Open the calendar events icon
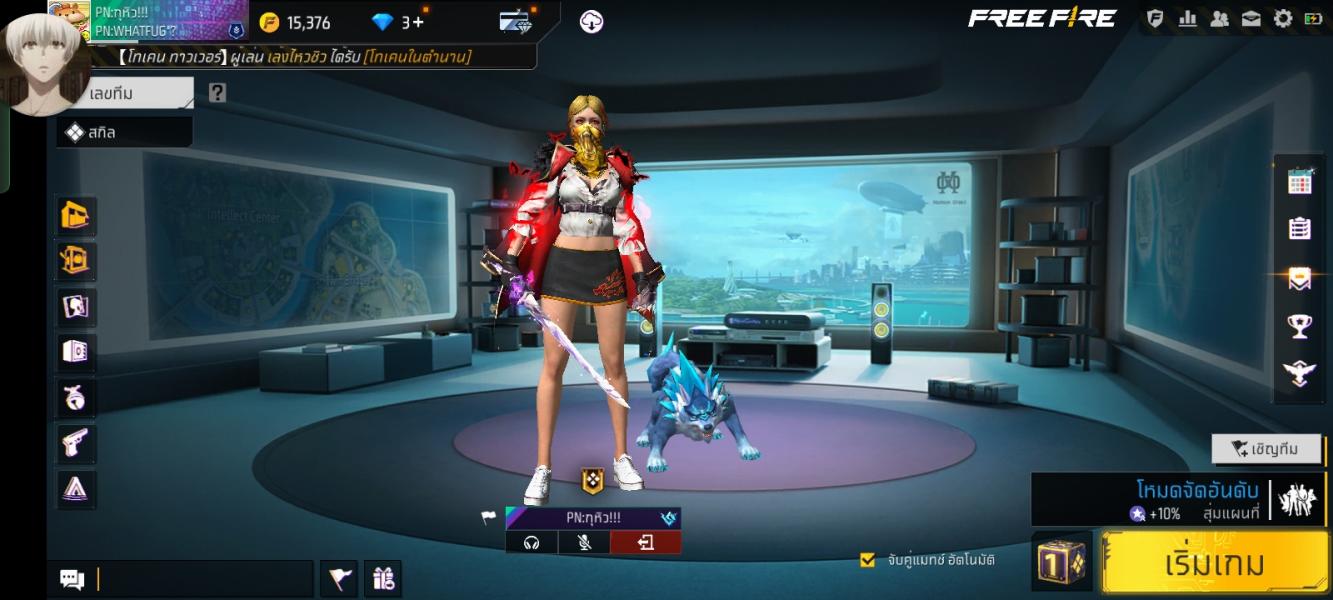This screenshot has height=600, width=1333. point(1299,181)
